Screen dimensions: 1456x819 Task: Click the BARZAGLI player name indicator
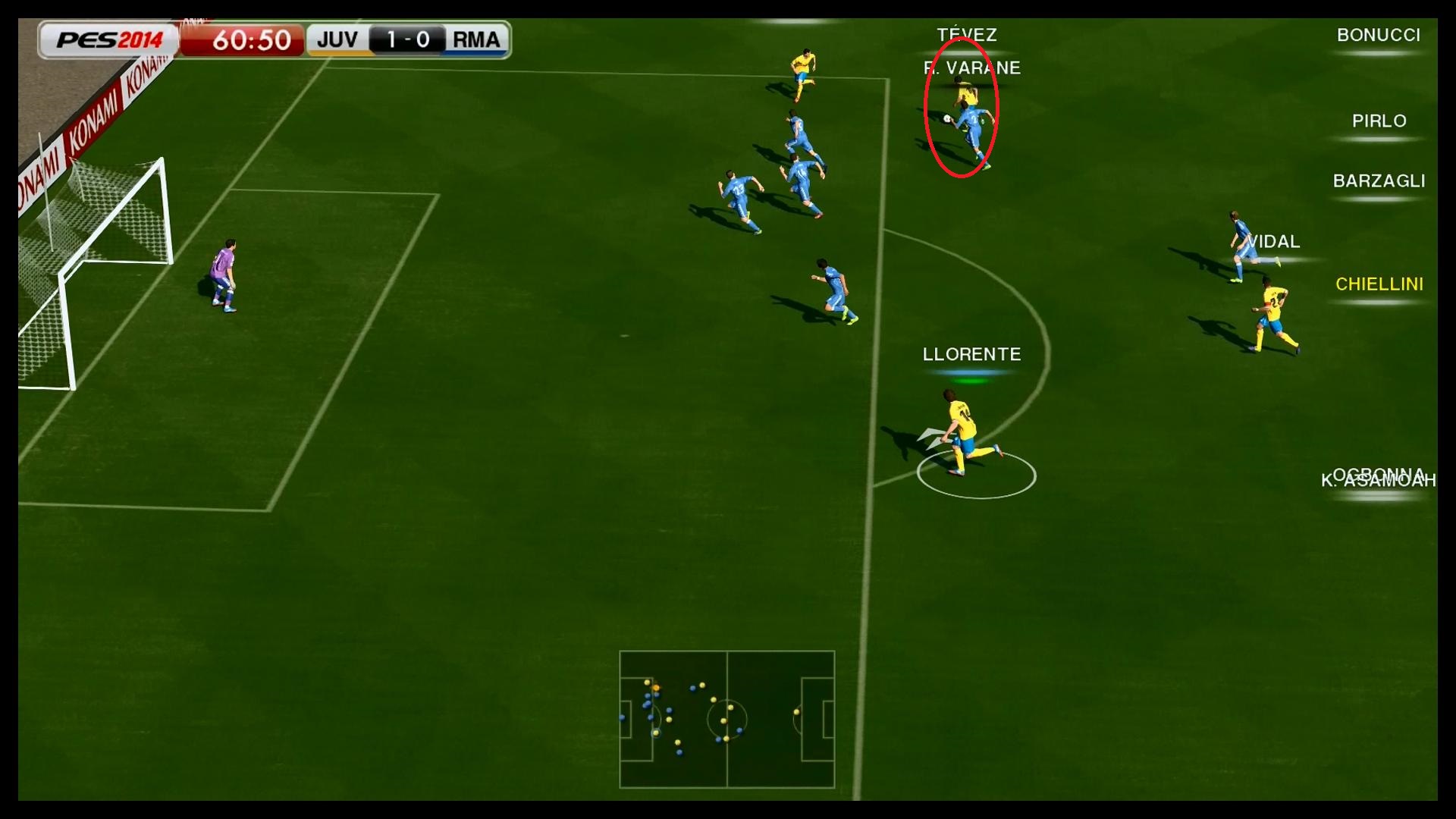[1379, 181]
